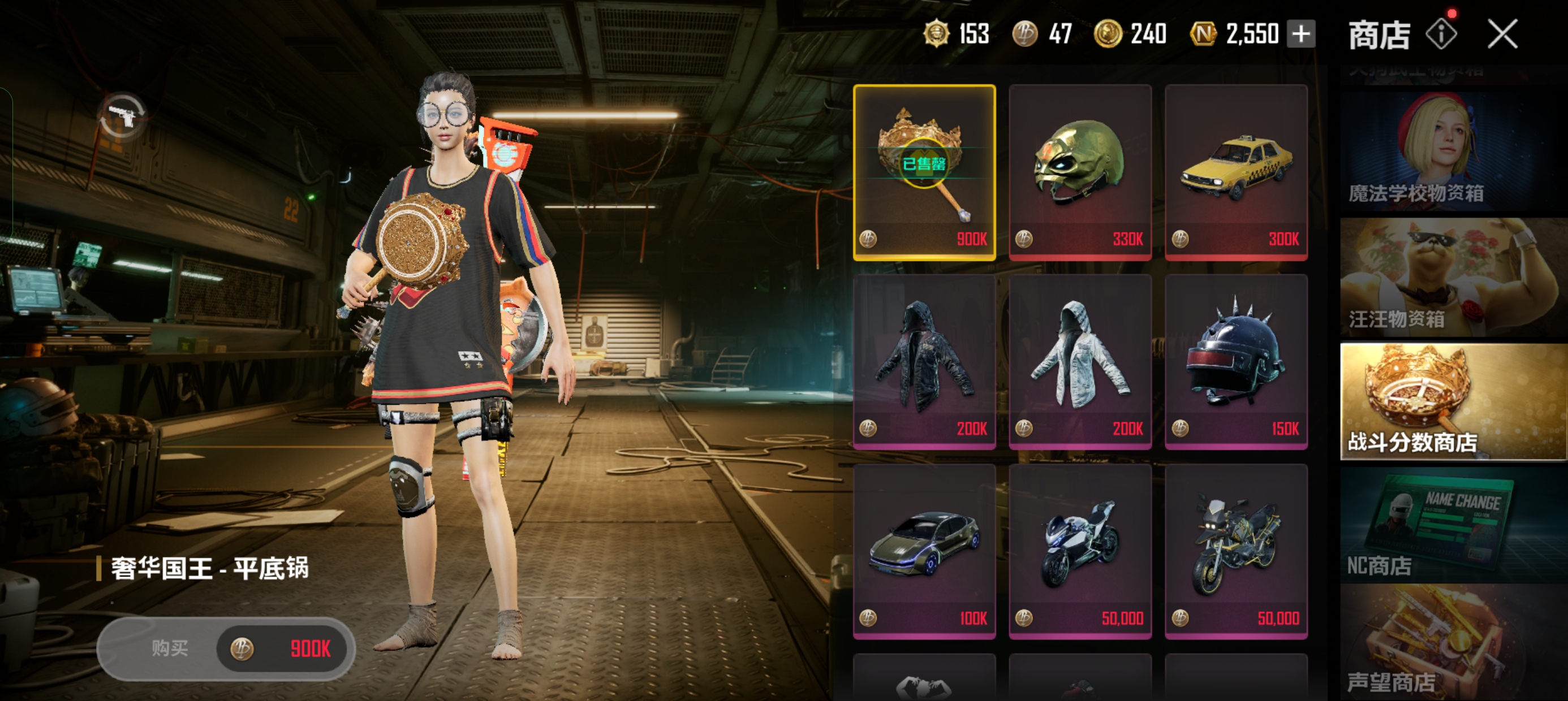Switch to the 声望商店 category
This screenshot has height=701, width=1568.
click(1453, 645)
